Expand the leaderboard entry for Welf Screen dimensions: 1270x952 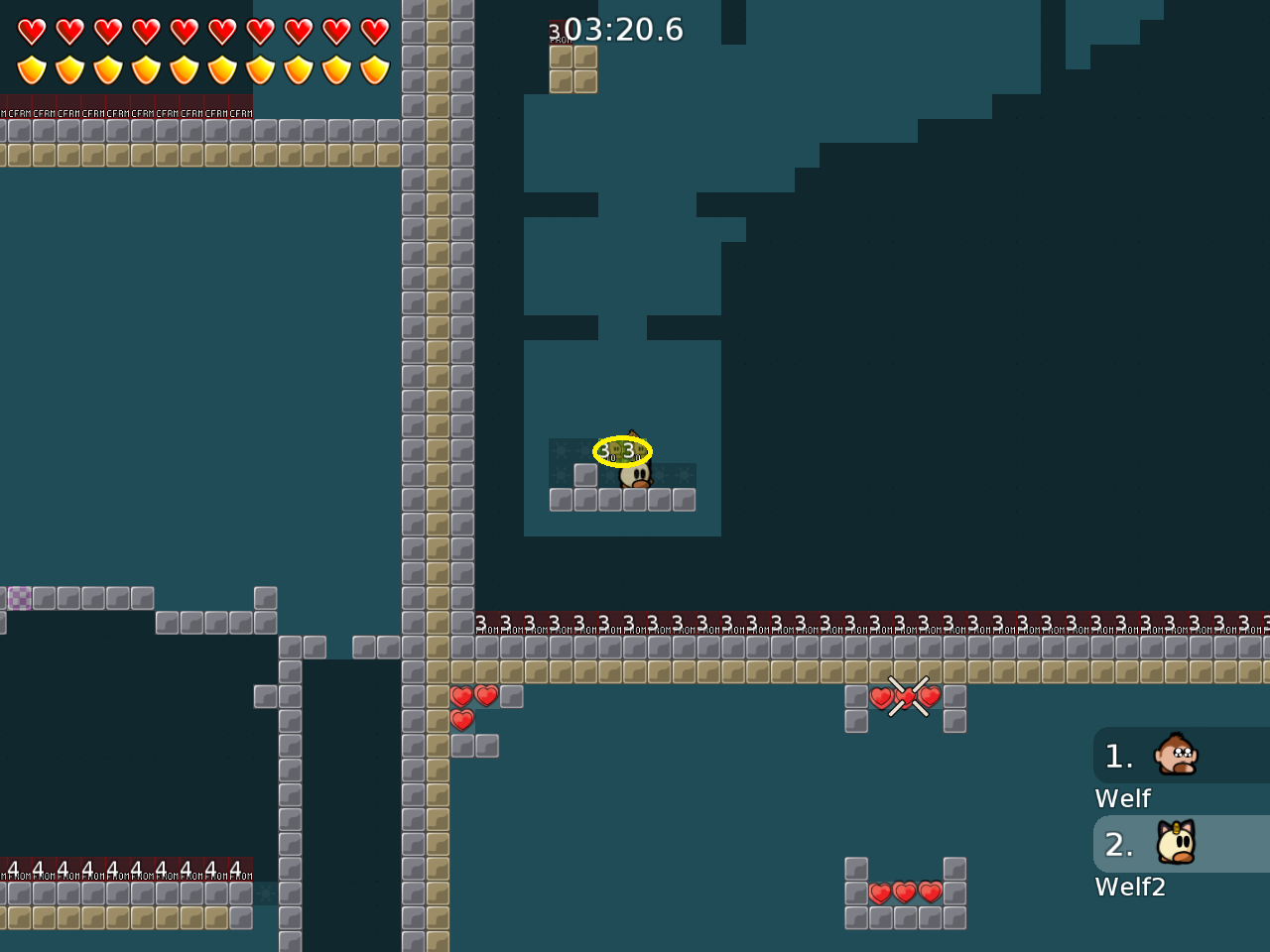pyautogui.click(x=1122, y=797)
